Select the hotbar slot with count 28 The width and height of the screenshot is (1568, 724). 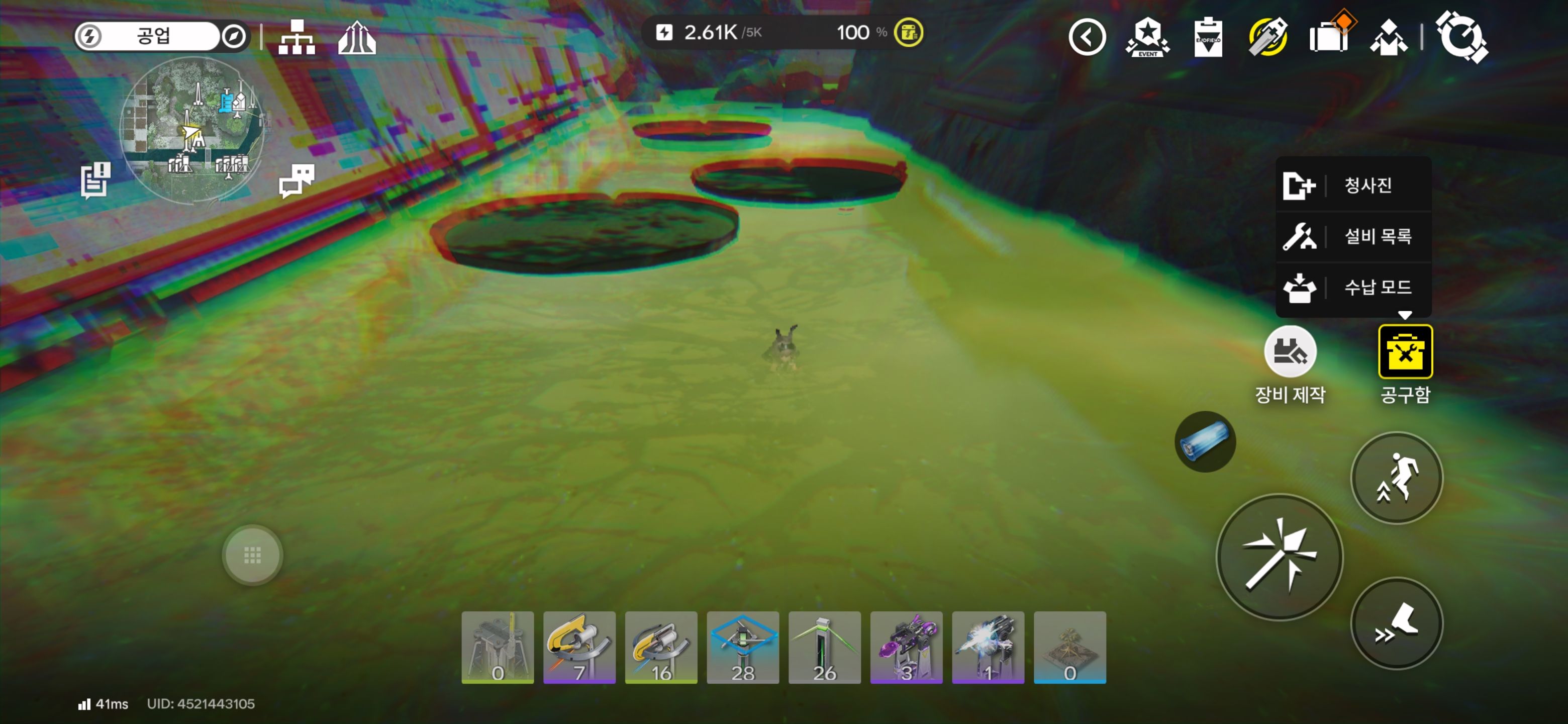tap(743, 647)
